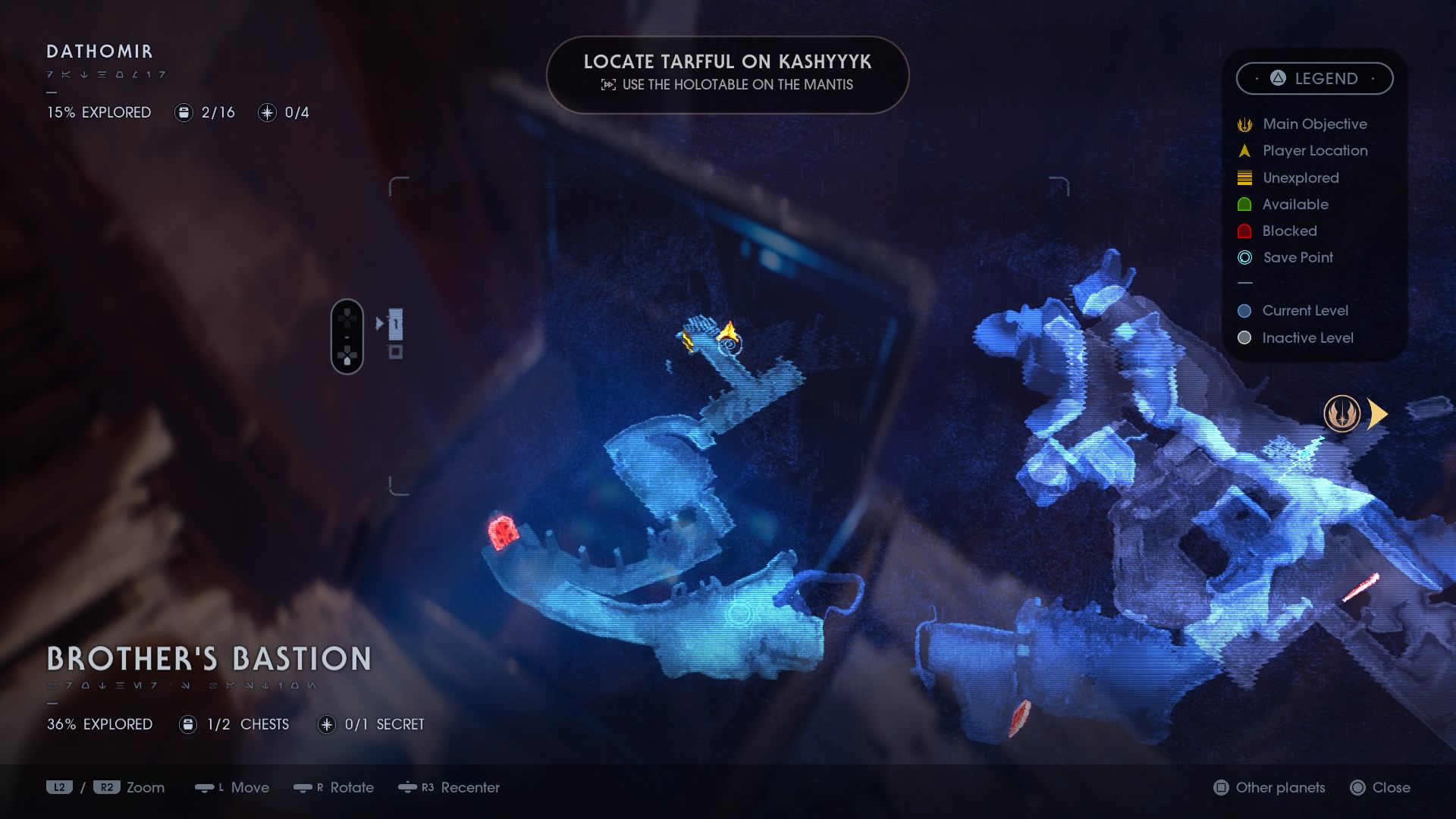The height and width of the screenshot is (819, 1456).
Task: Click the 36% Explored progress text
Action: coord(99,724)
